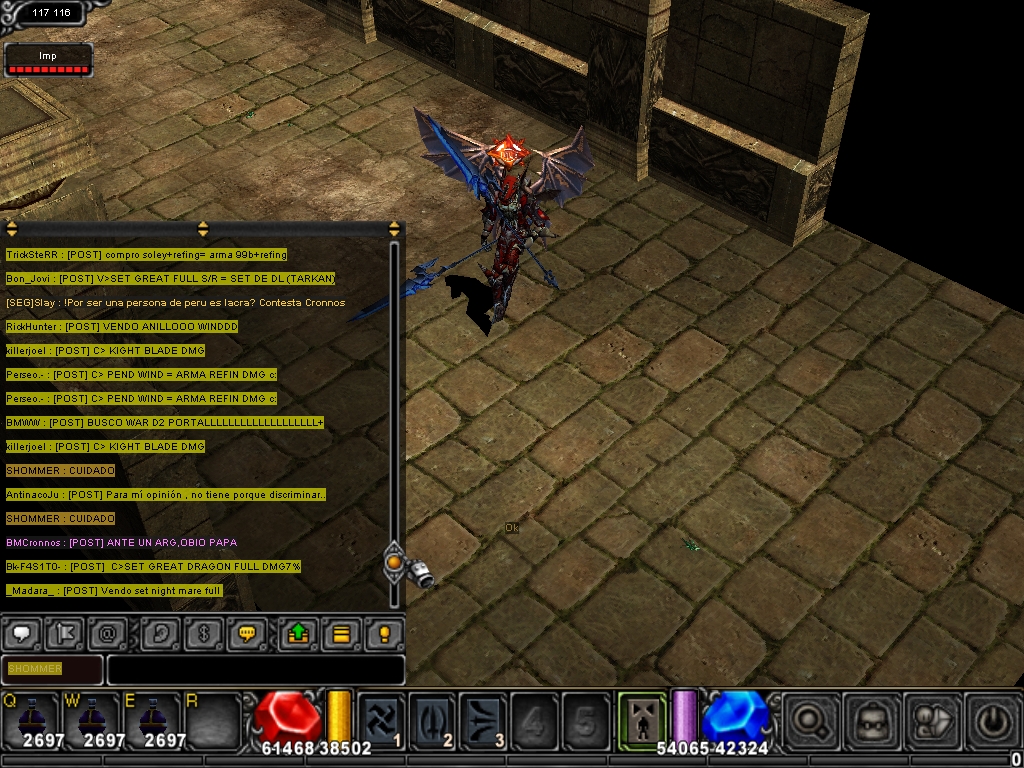Toggle the yellow speech bubble button

pos(245,634)
